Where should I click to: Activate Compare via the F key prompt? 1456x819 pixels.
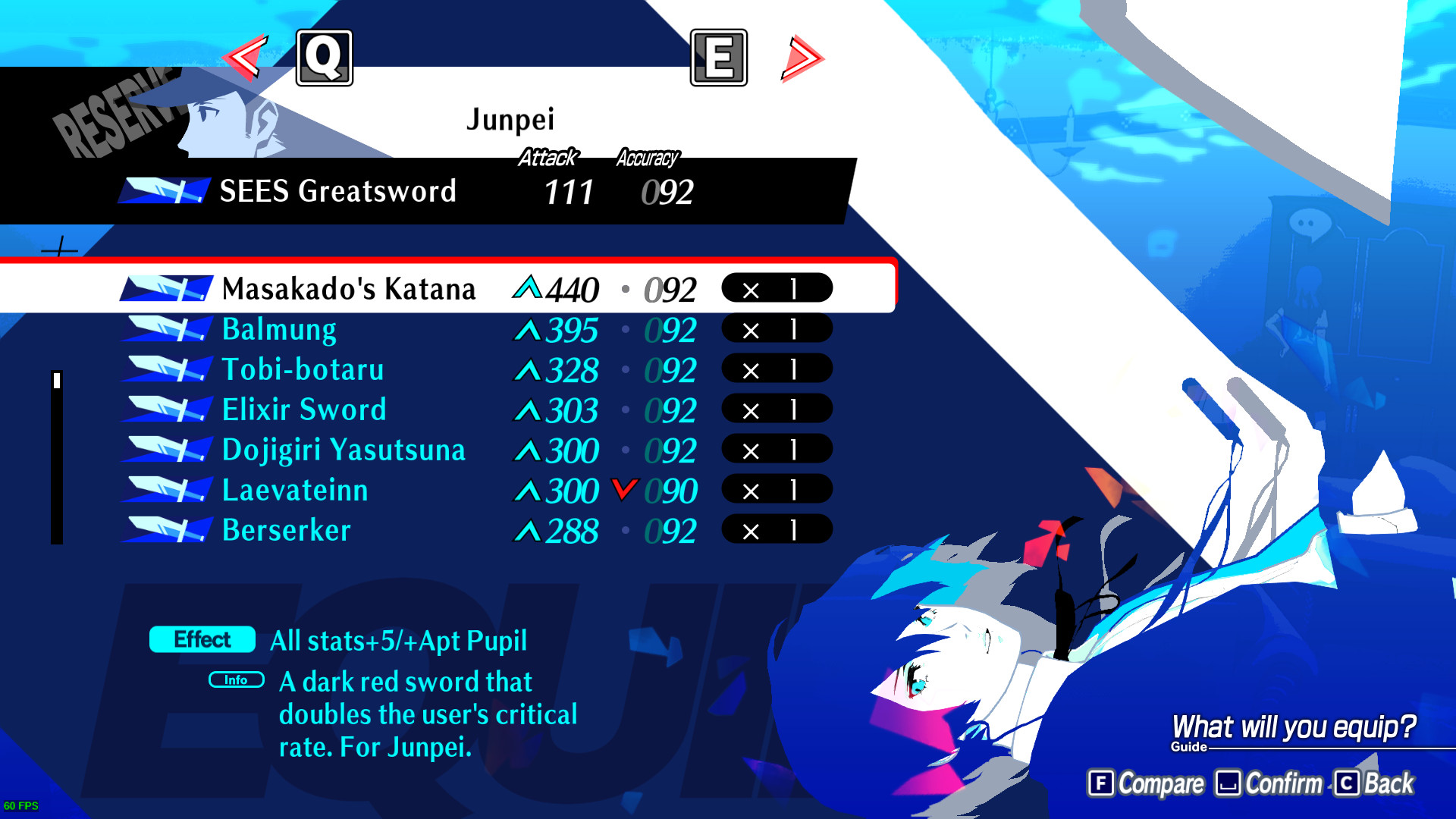click(1145, 783)
